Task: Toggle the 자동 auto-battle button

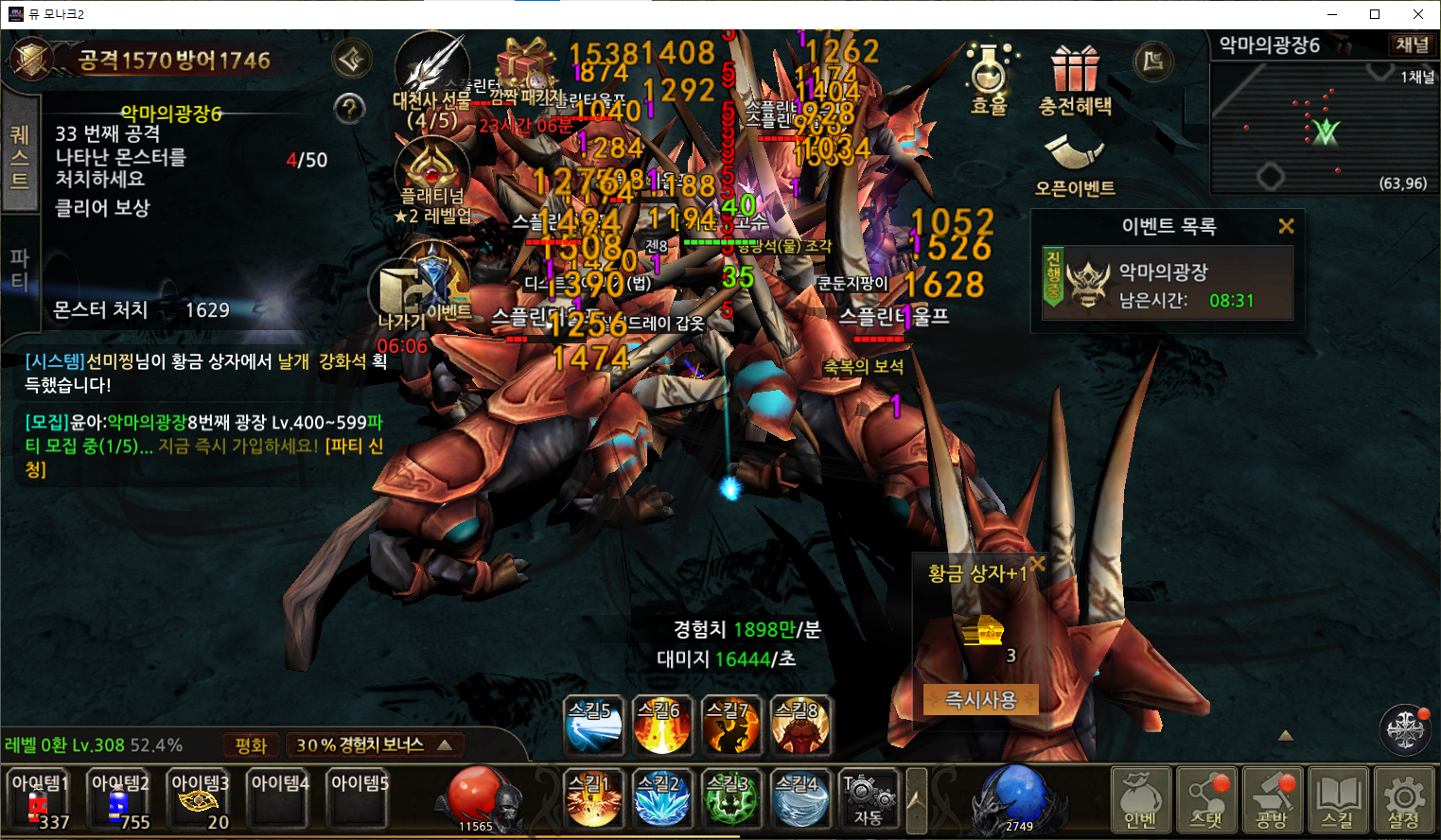Action: (869, 800)
